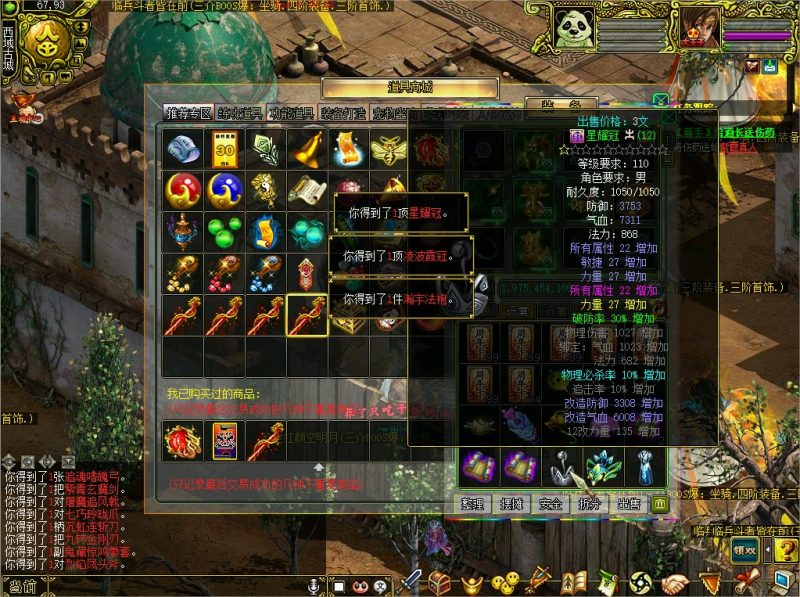Select the 装备打造 tab
The image size is (800, 597).
point(343,113)
